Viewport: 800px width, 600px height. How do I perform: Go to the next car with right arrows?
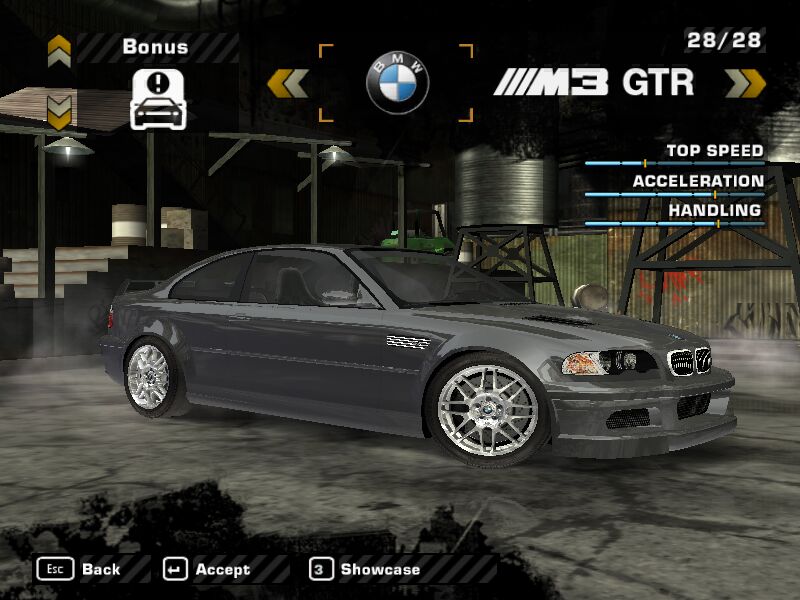(745, 83)
